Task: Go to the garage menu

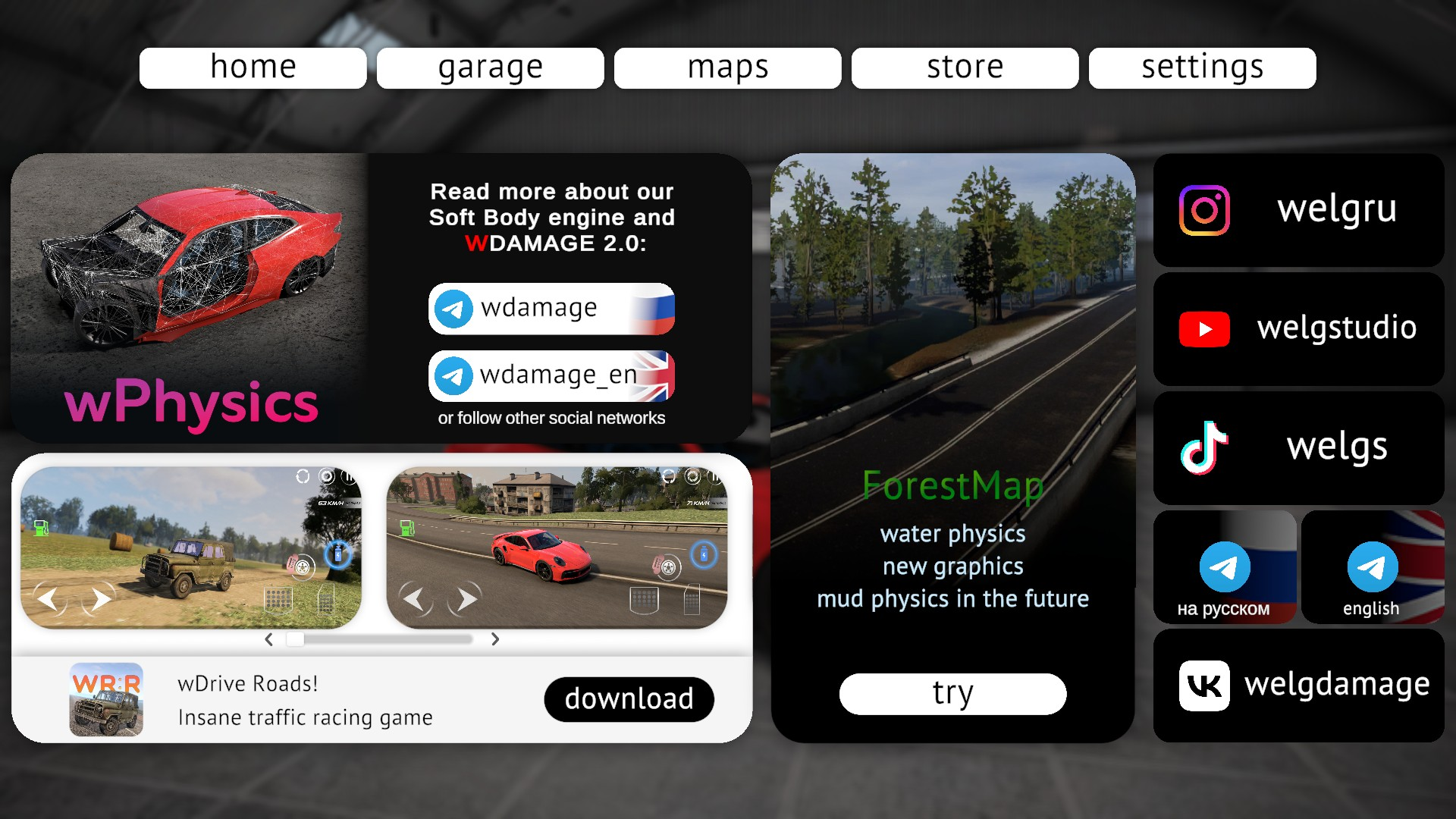Action: [x=490, y=68]
